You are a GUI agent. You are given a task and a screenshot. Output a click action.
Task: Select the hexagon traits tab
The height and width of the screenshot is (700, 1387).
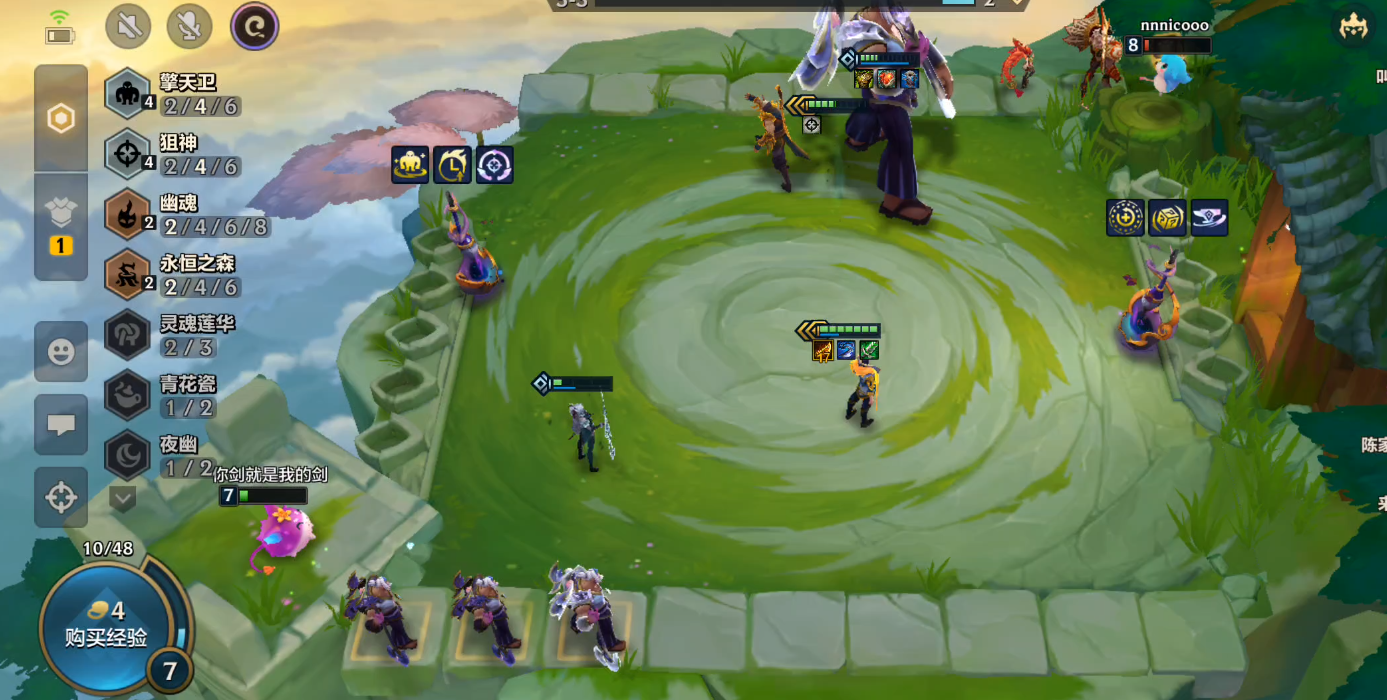pyautogui.click(x=61, y=119)
